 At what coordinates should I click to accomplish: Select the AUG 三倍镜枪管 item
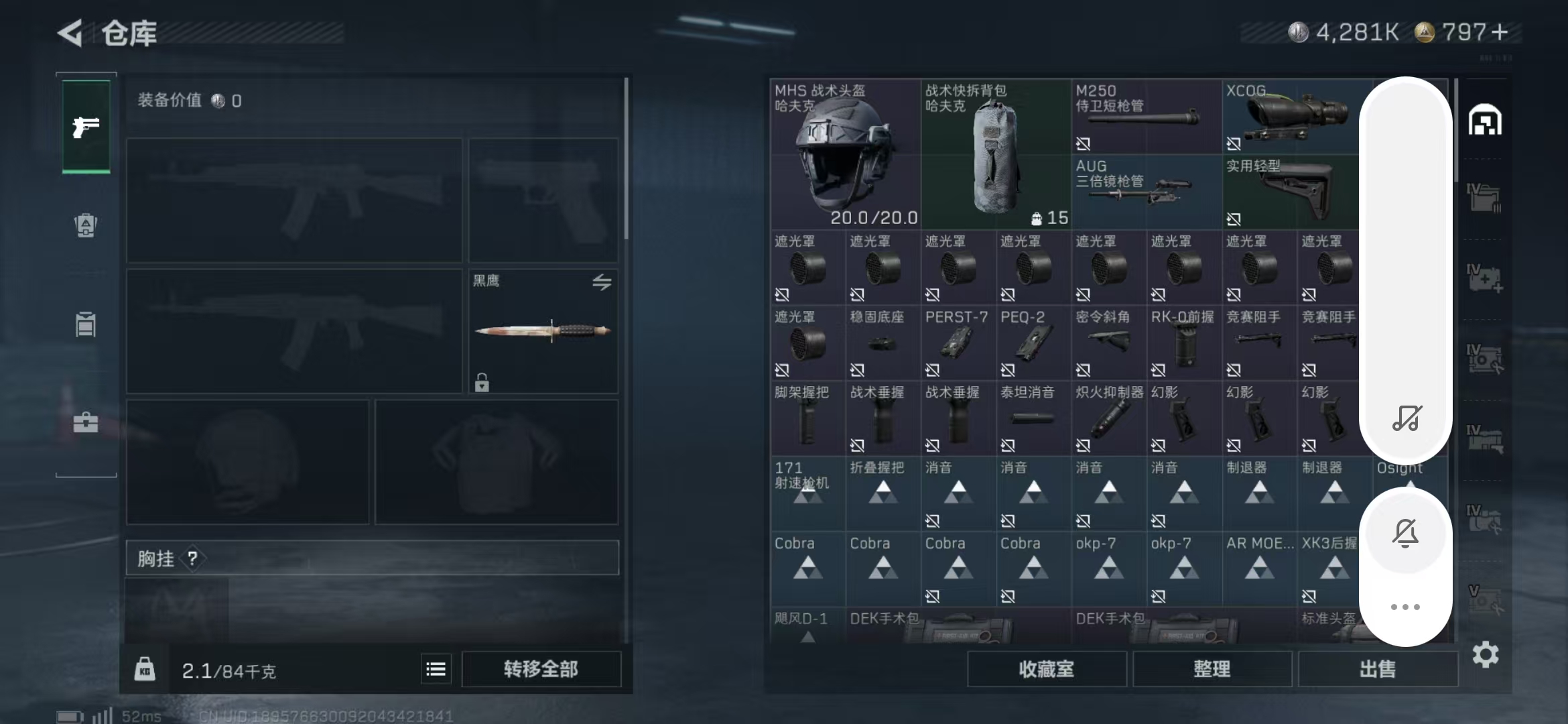tap(1146, 192)
